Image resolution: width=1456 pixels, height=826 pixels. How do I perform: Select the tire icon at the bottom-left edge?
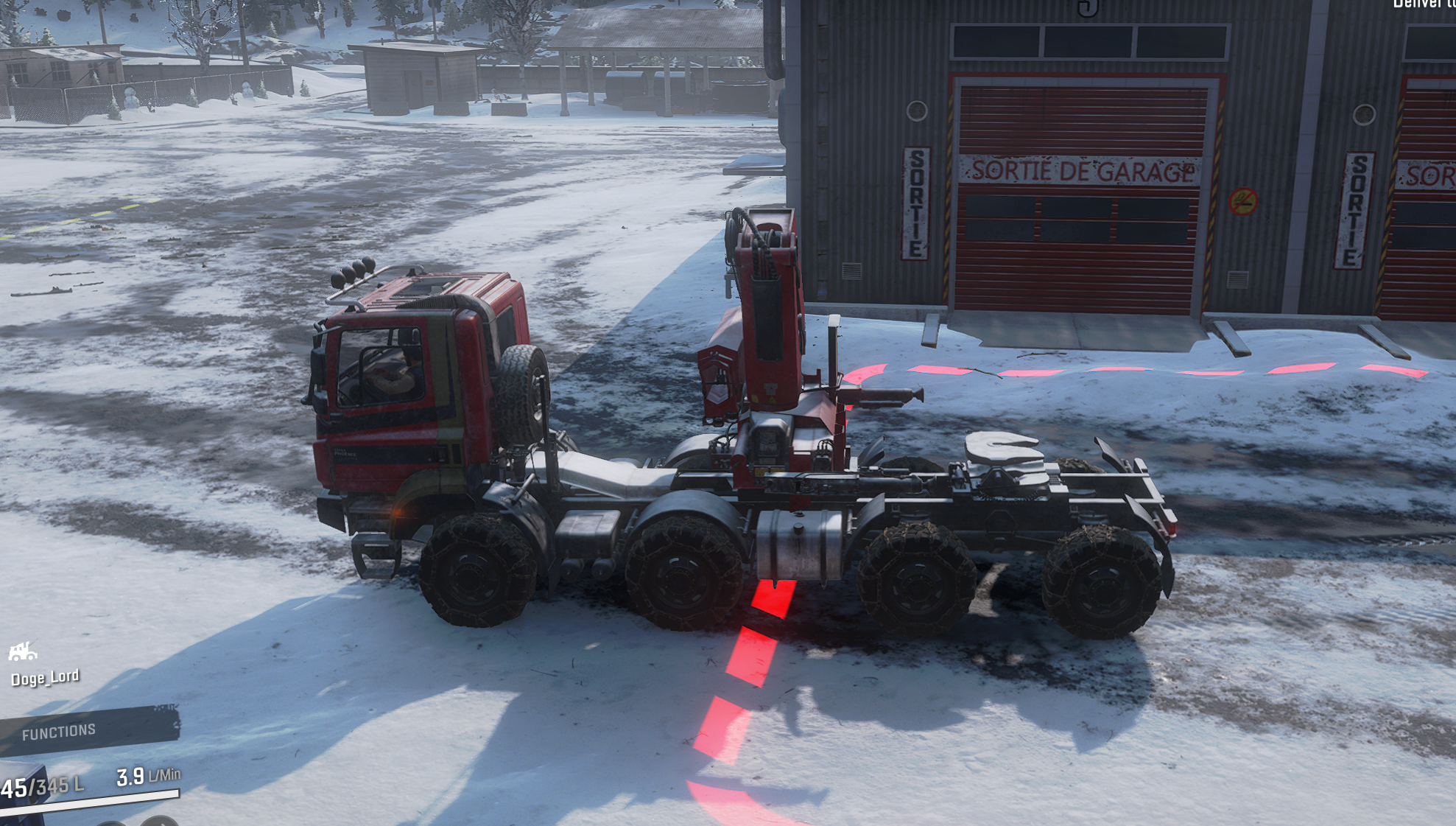click(x=110, y=822)
